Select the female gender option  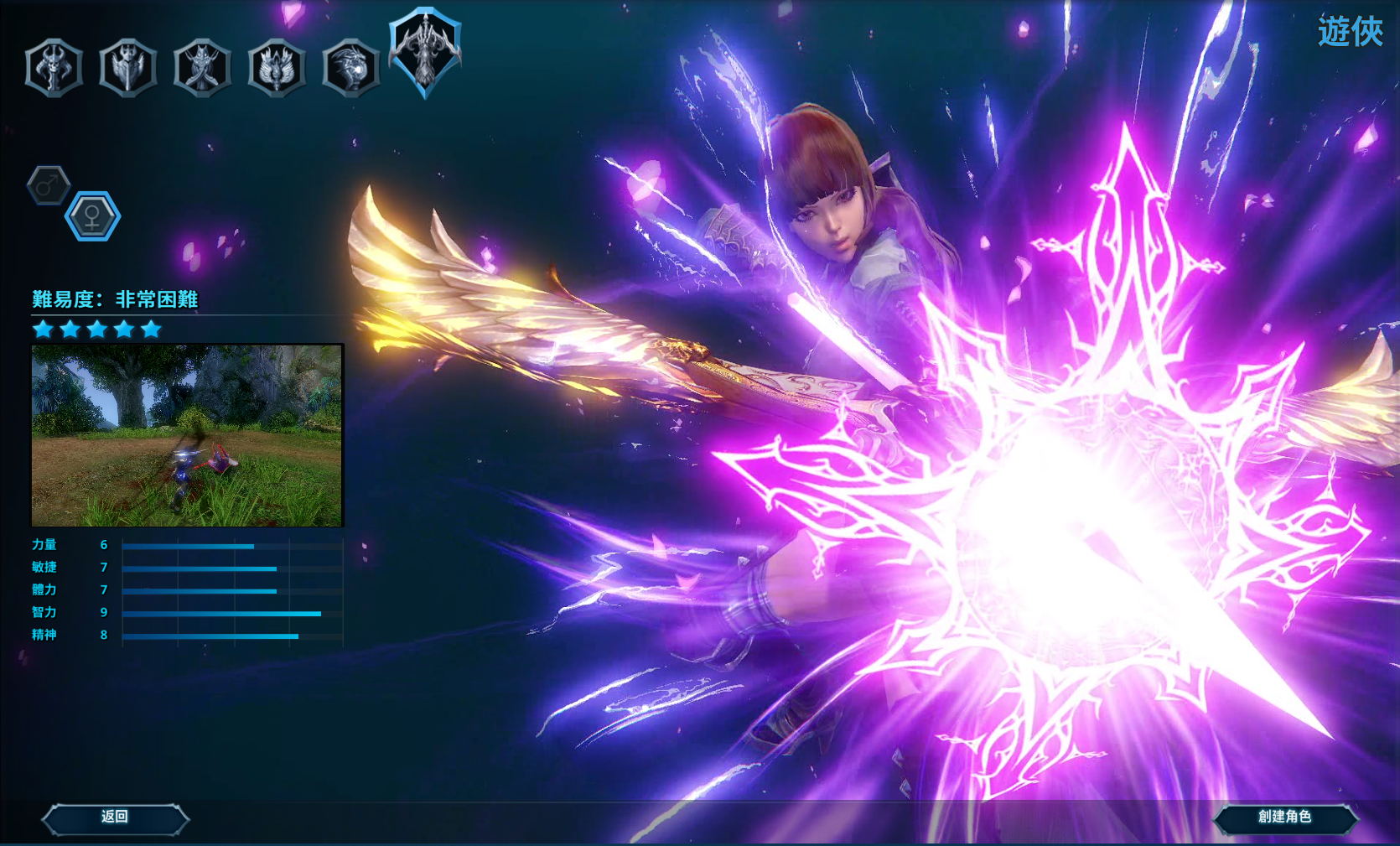[x=92, y=216]
